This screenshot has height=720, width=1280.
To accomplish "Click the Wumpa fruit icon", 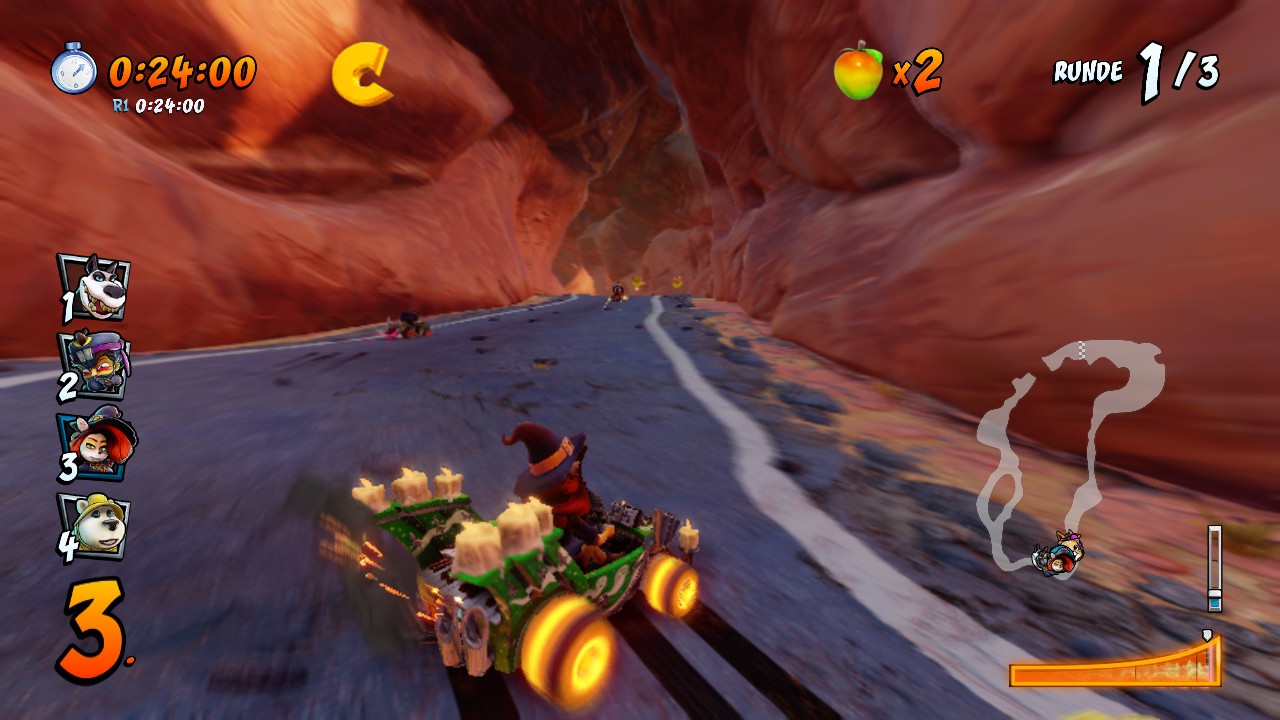I will (859, 72).
